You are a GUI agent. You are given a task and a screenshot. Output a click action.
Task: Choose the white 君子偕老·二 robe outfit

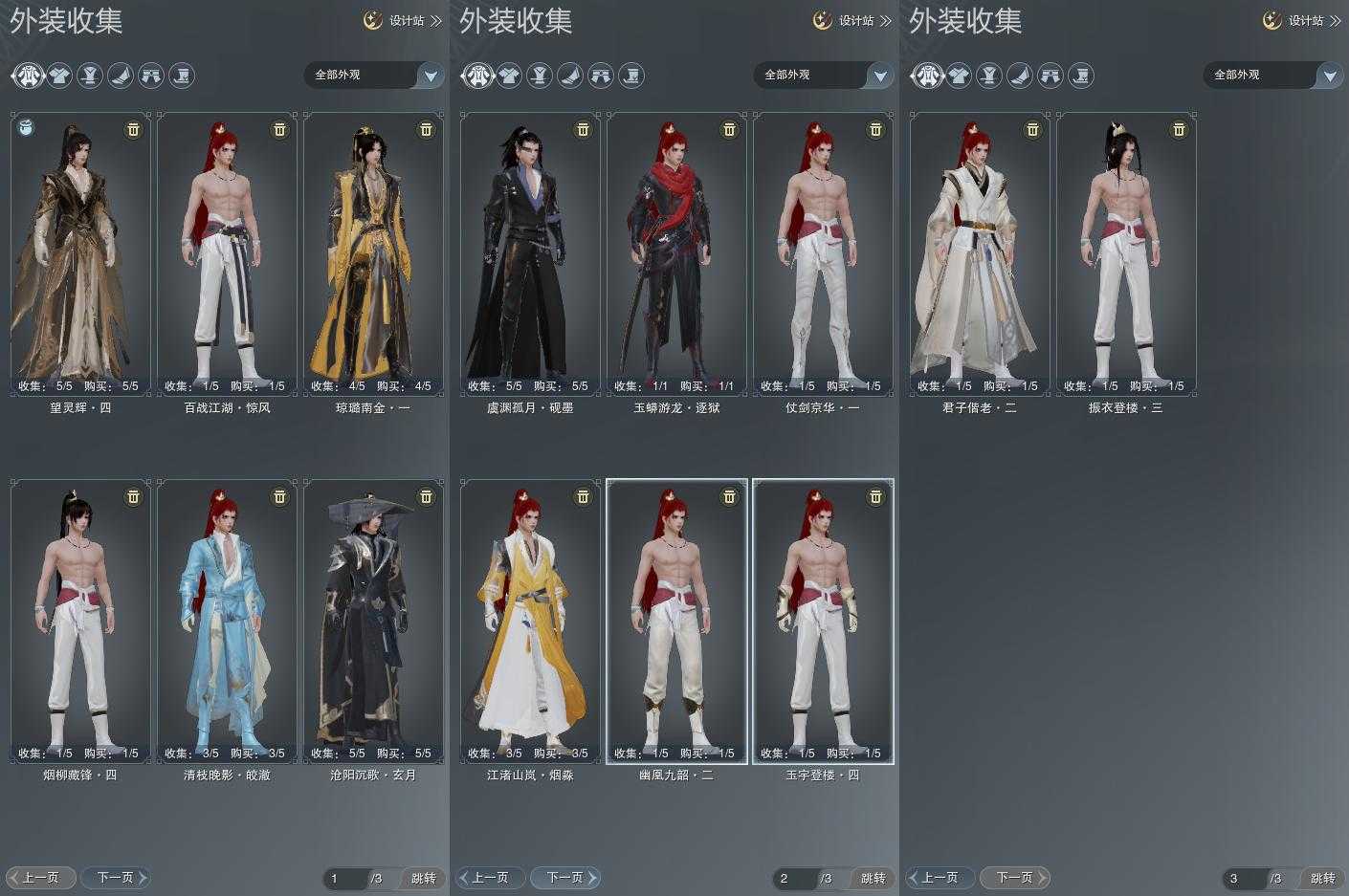point(980,253)
